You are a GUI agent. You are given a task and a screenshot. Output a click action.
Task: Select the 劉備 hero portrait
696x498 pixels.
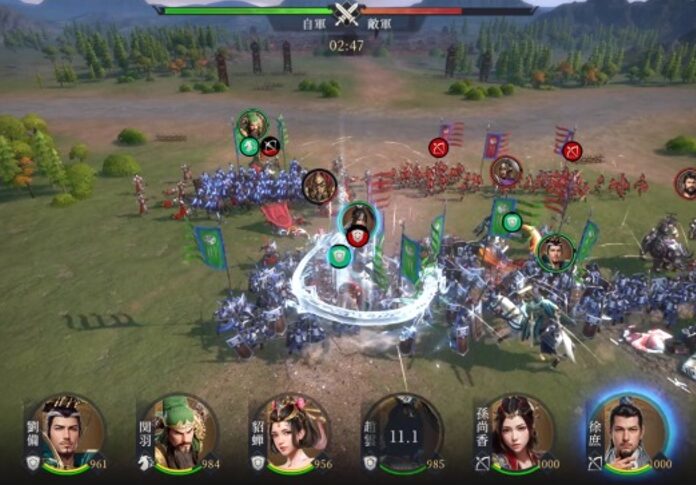point(67,435)
